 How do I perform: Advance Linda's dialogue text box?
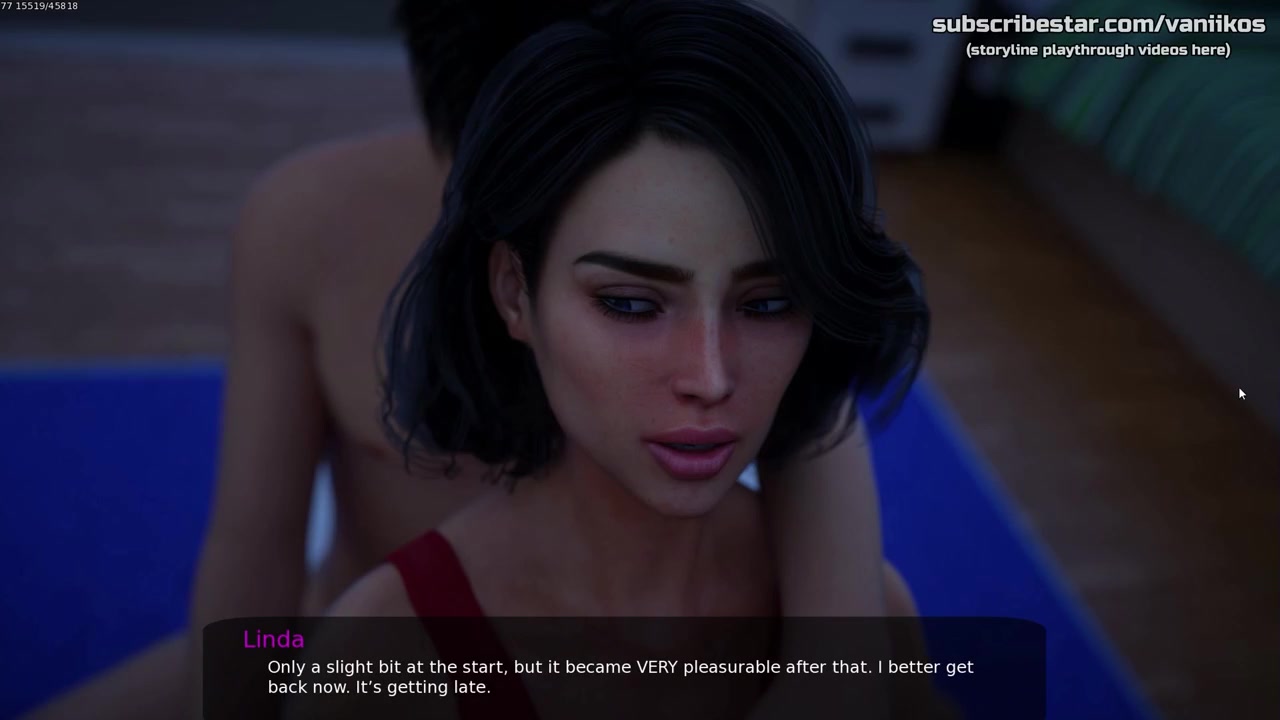pos(624,670)
